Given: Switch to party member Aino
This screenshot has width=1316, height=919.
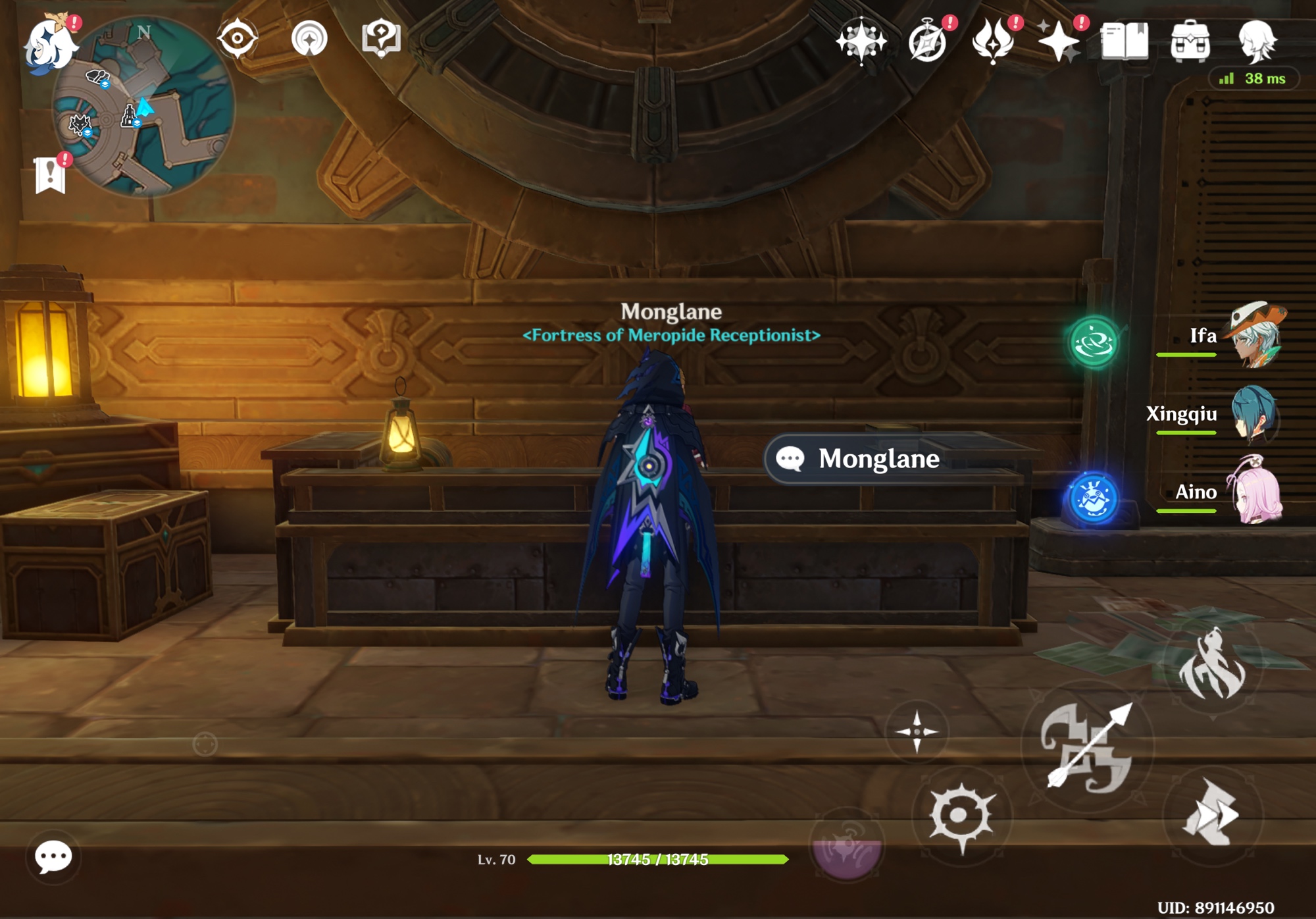Looking at the screenshot, I should coord(1254,492).
